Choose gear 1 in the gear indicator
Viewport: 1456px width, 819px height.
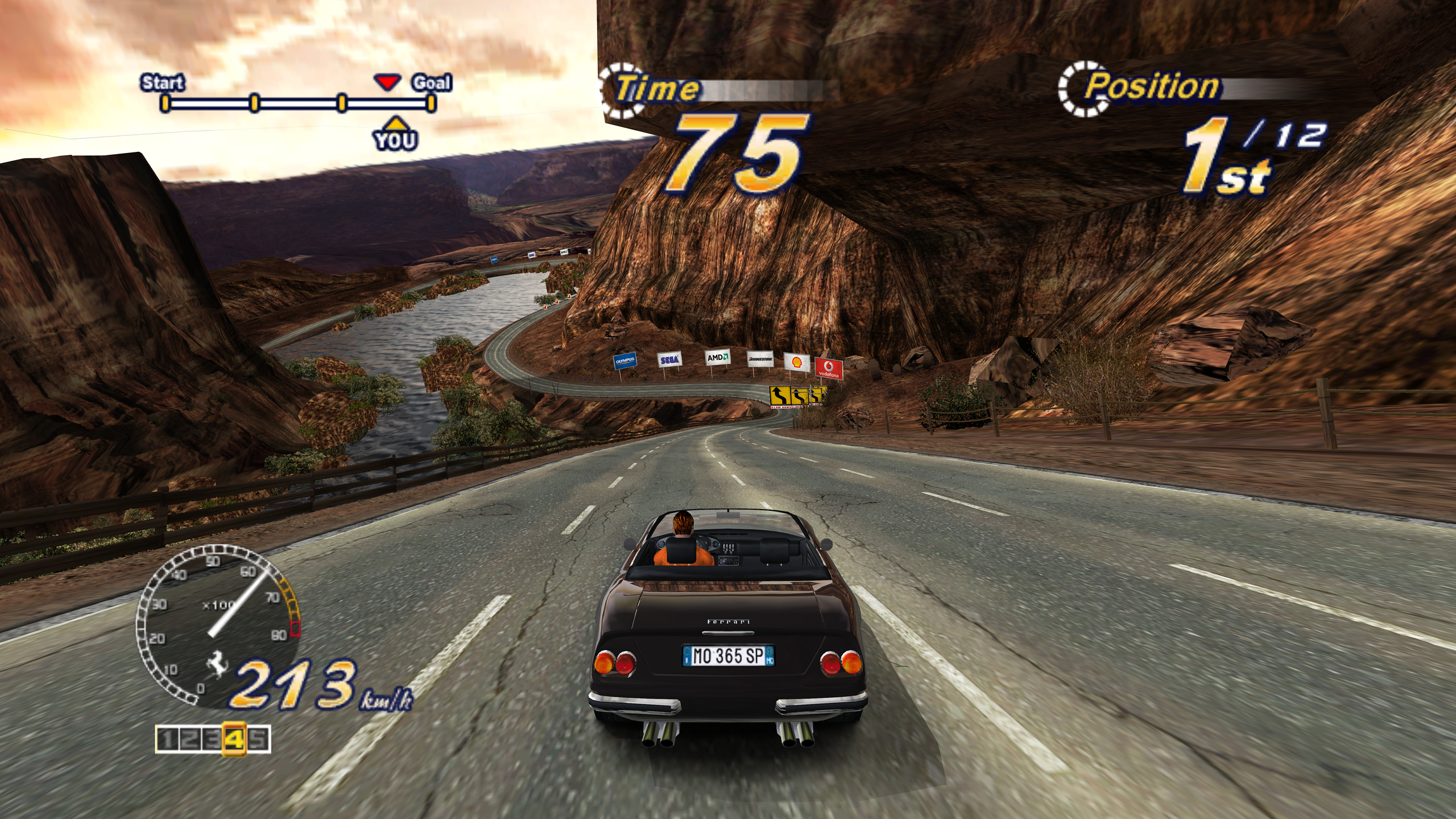[167, 739]
